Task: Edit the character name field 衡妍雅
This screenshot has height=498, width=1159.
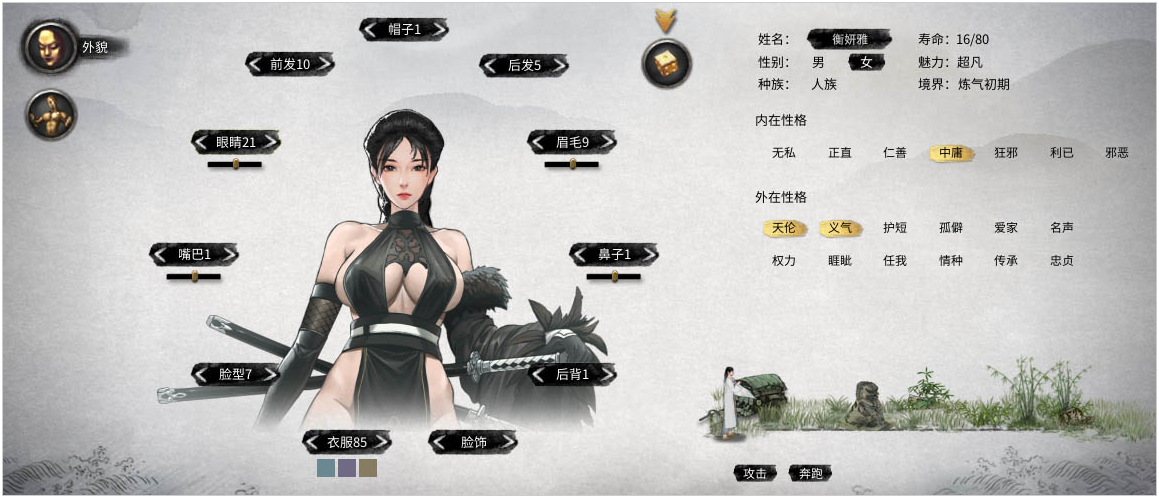Action: coord(850,40)
